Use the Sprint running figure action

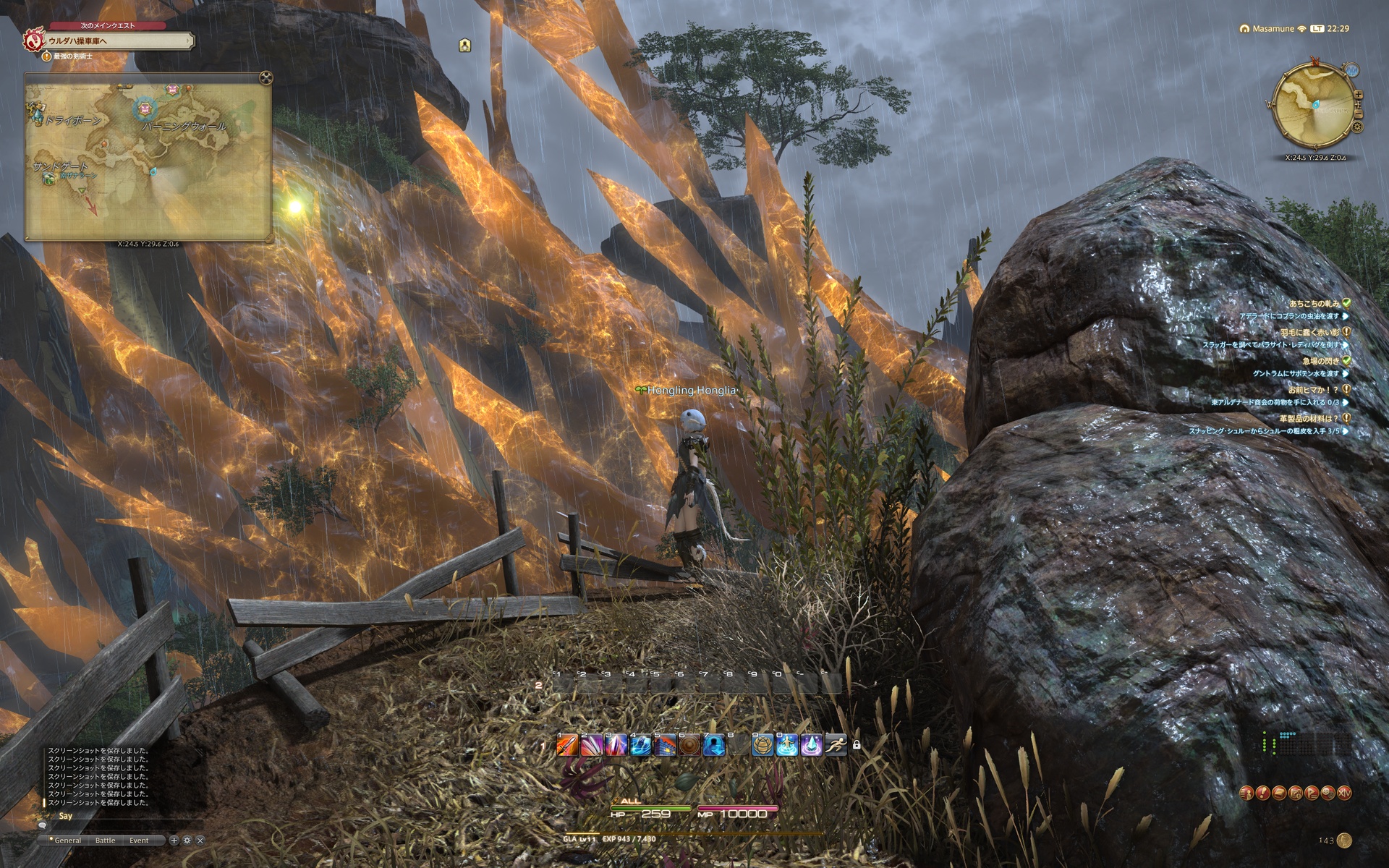[x=836, y=744]
